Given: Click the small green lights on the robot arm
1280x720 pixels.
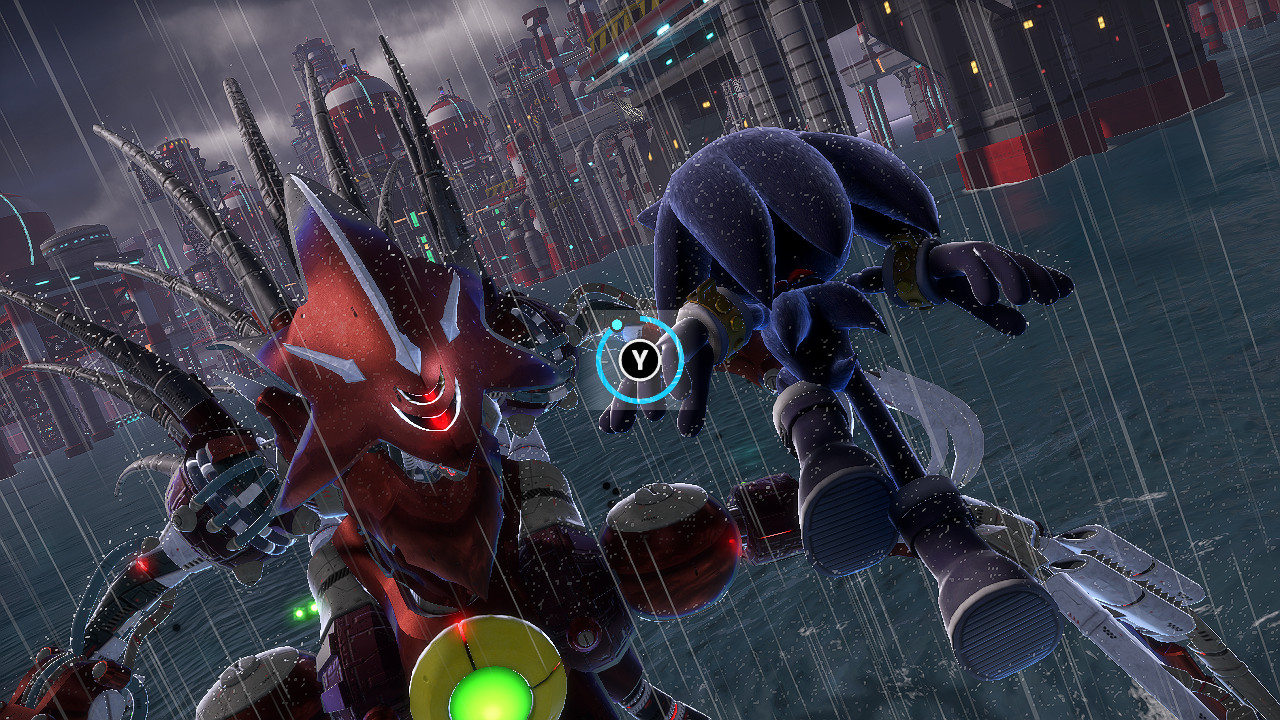Looking at the screenshot, I should pyautogui.click(x=304, y=611).
